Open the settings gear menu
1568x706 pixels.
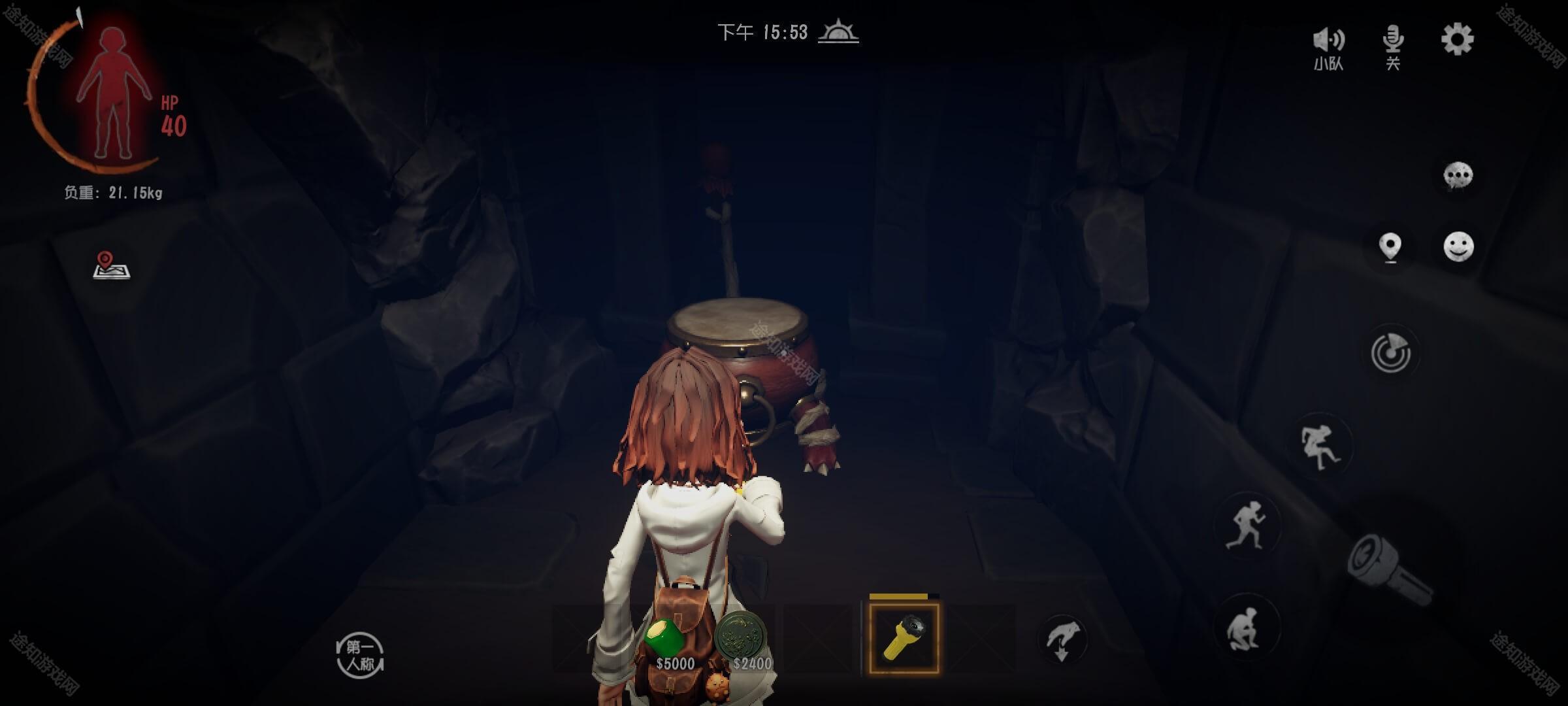pyautogui.click(x=1457, y=40)
